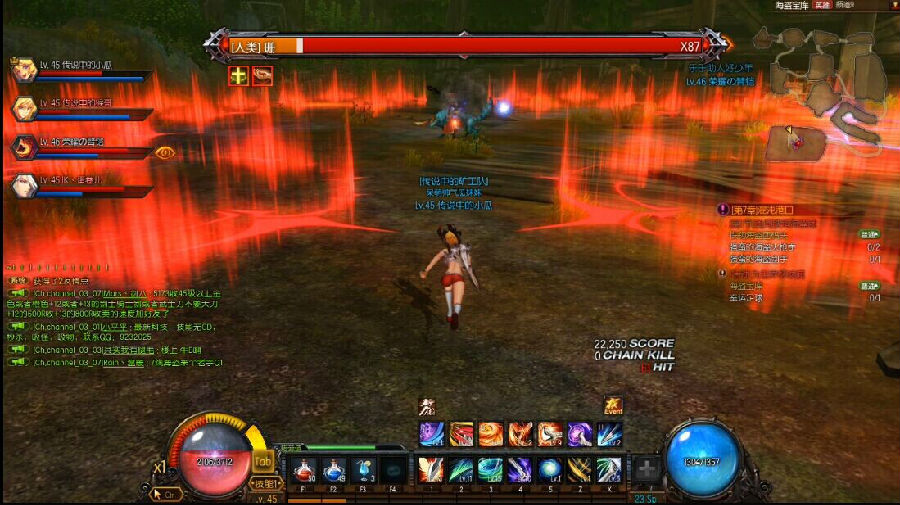The height and width of the screenshot is (505, 900).
Task: Click the cursor mode Ctrl button
Action: click(x=165, y=493)
